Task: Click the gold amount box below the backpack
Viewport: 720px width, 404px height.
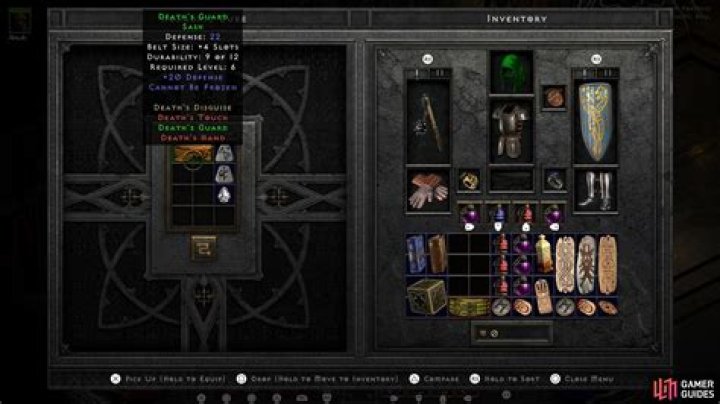Action: pyautogui.click(x=511, y=332)
